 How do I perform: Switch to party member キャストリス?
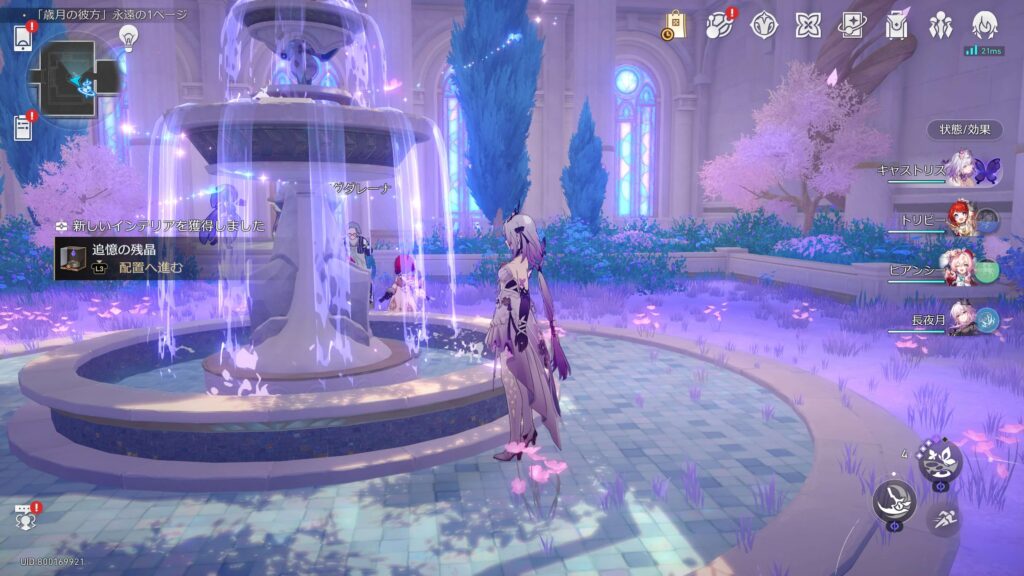point(960,169)
